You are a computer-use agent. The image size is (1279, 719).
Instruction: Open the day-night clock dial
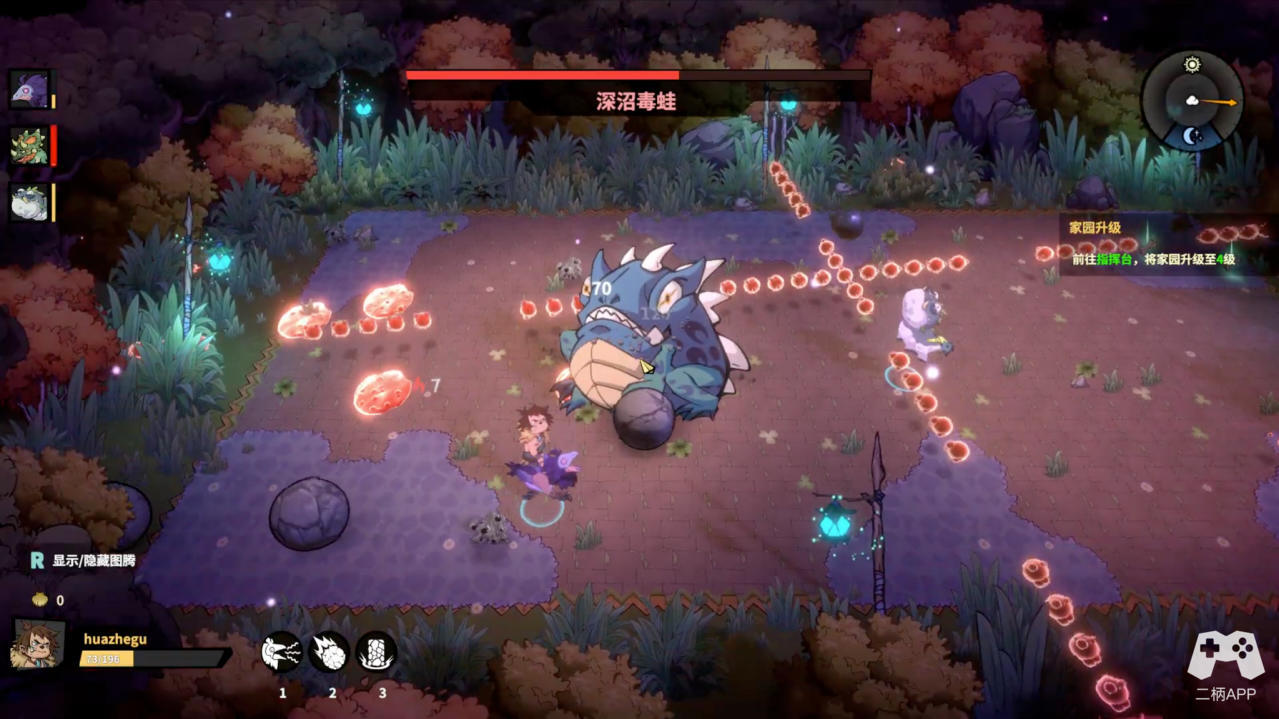click(1192, 101)
